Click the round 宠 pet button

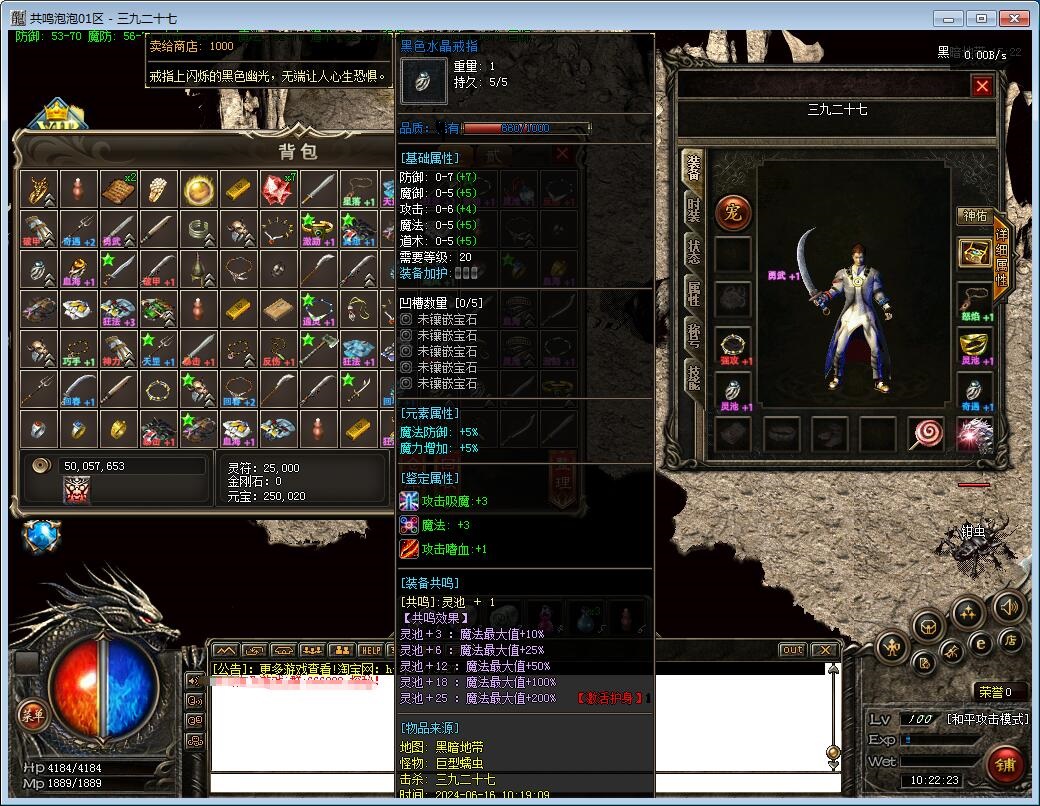coord(732,212)
